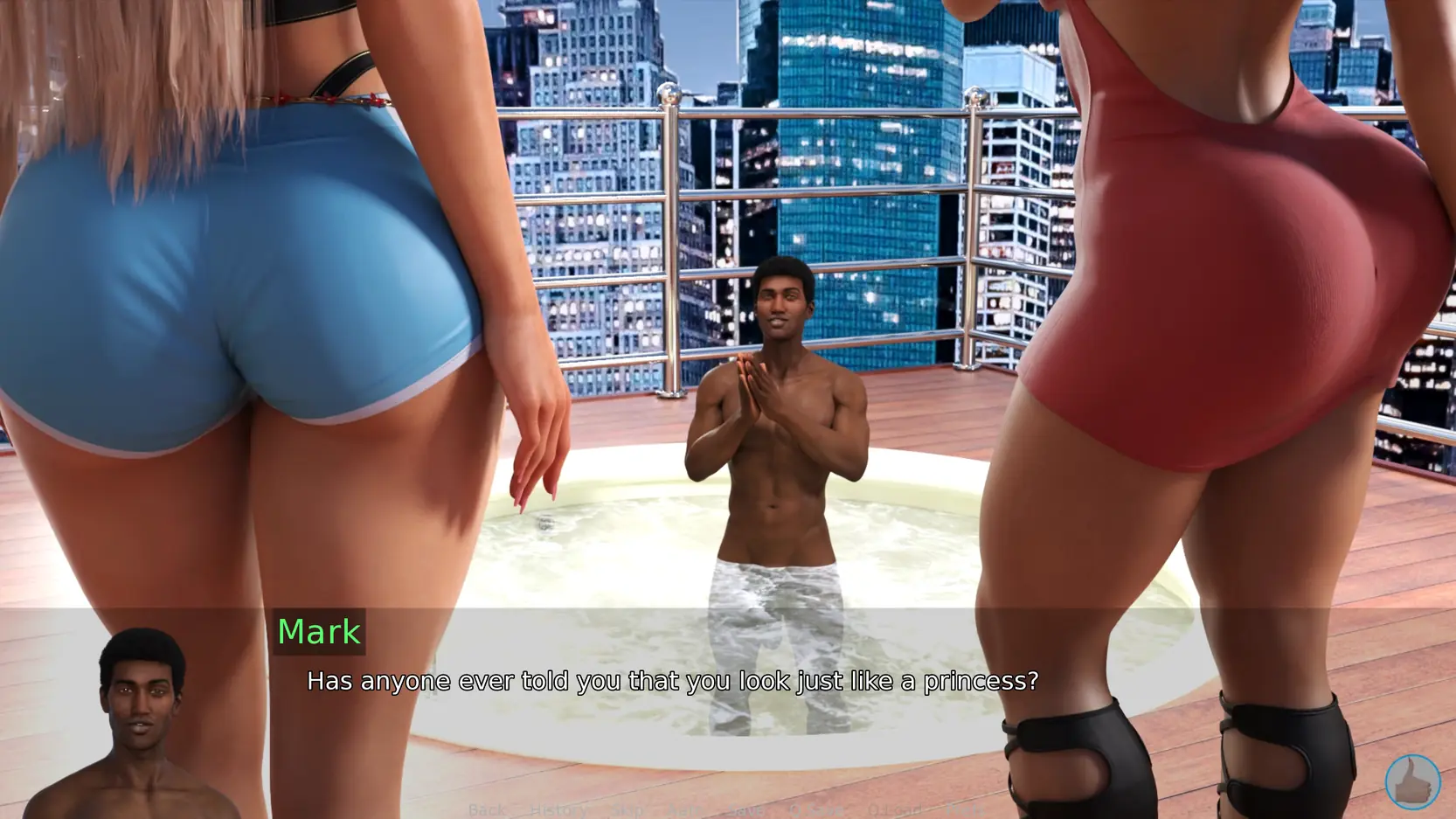
Task: Open the dialogue History log
Action: point(558,810)
